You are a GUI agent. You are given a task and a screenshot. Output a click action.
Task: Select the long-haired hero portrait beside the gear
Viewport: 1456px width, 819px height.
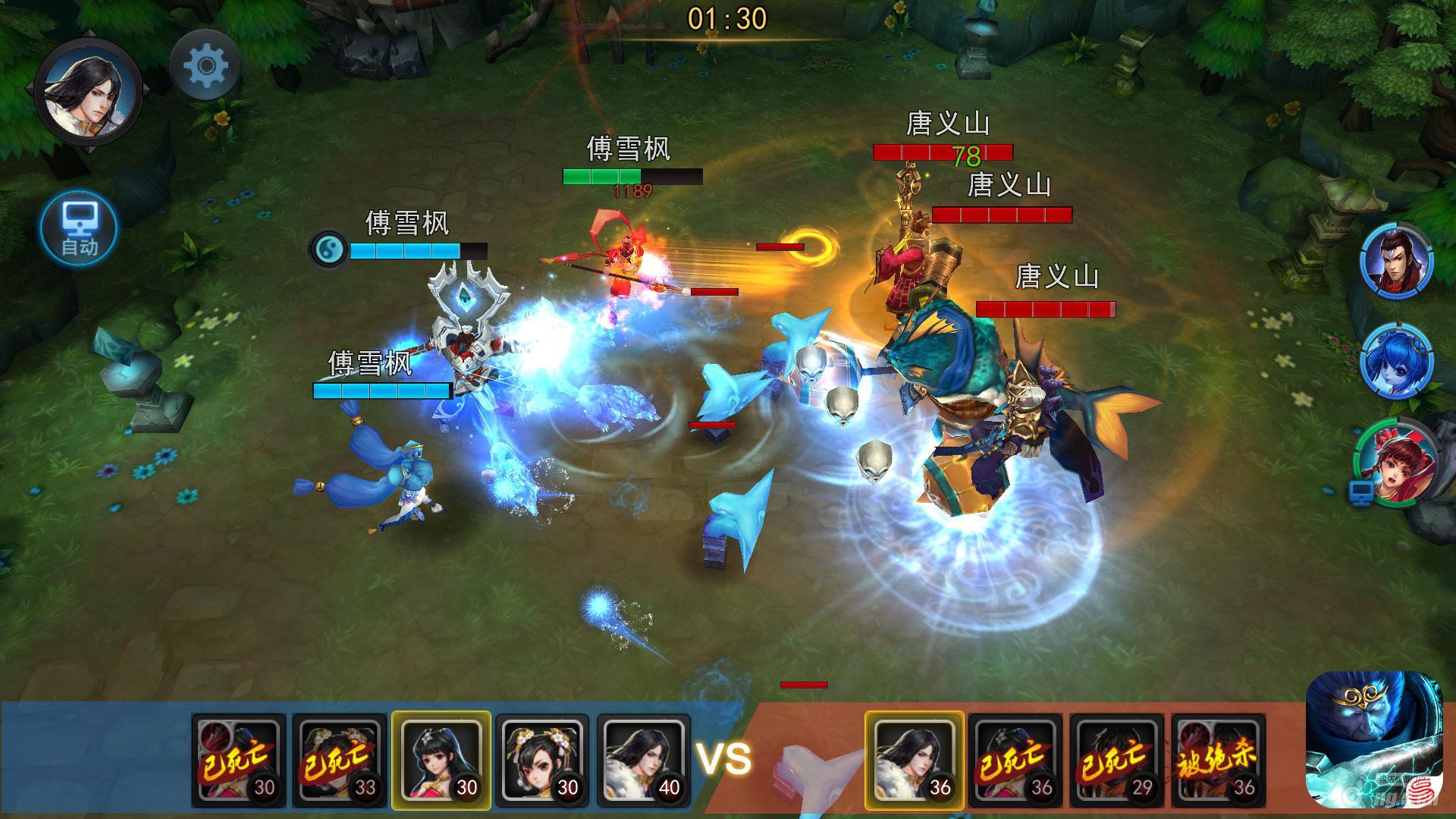[88, 91]
